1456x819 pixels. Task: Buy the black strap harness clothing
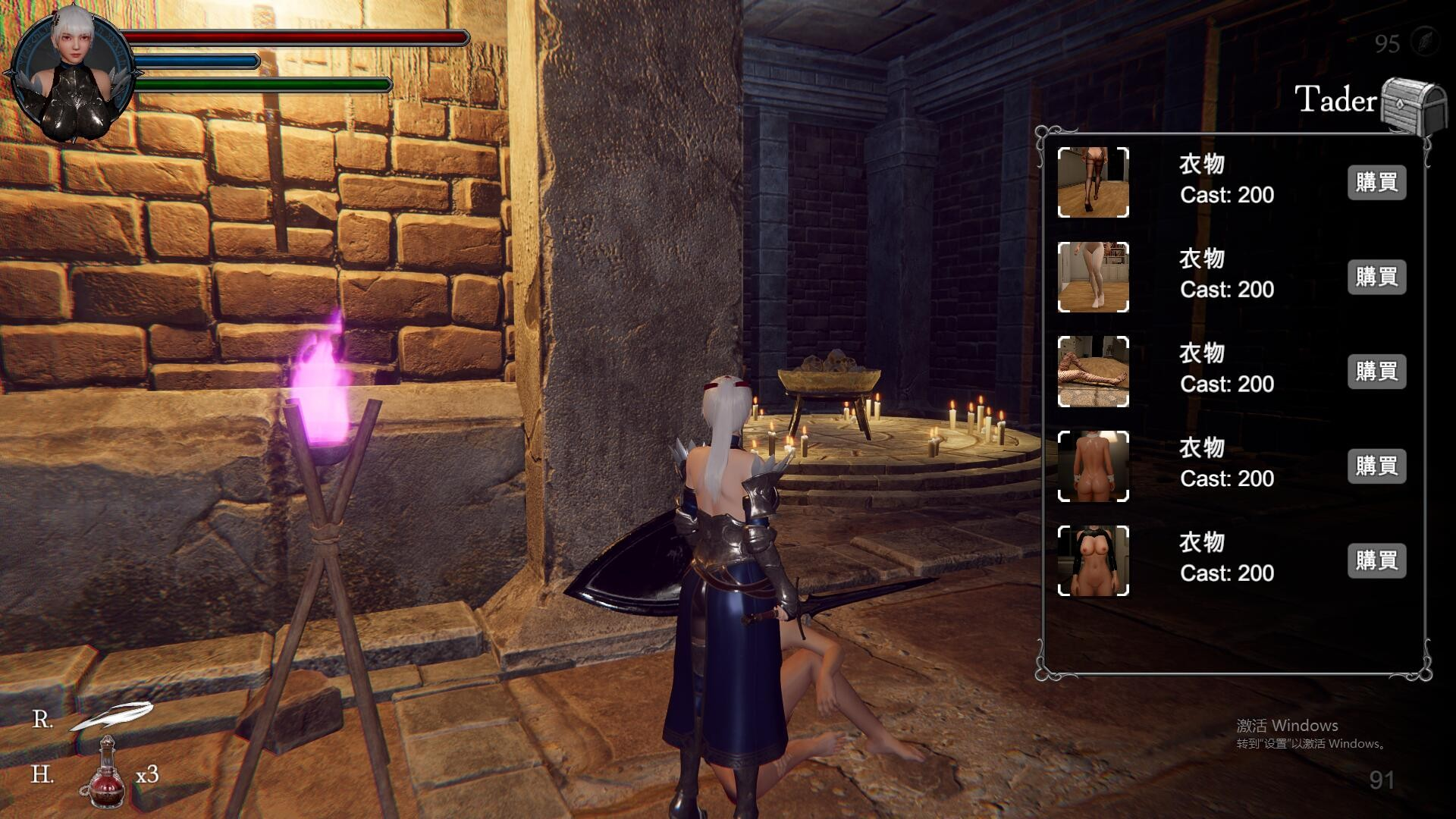coord(1376,561)
